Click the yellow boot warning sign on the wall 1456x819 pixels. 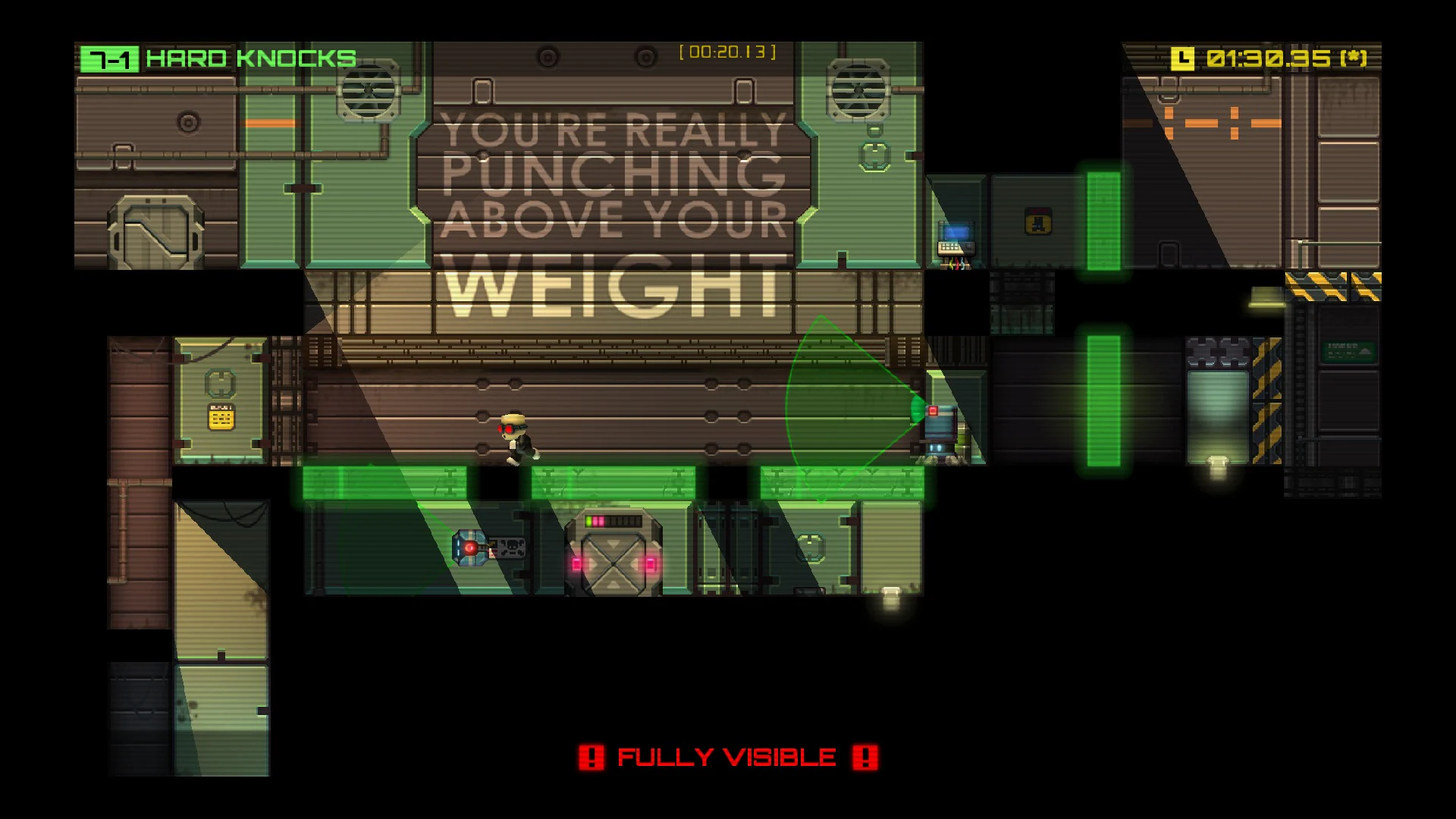[x=1037, y=221]
